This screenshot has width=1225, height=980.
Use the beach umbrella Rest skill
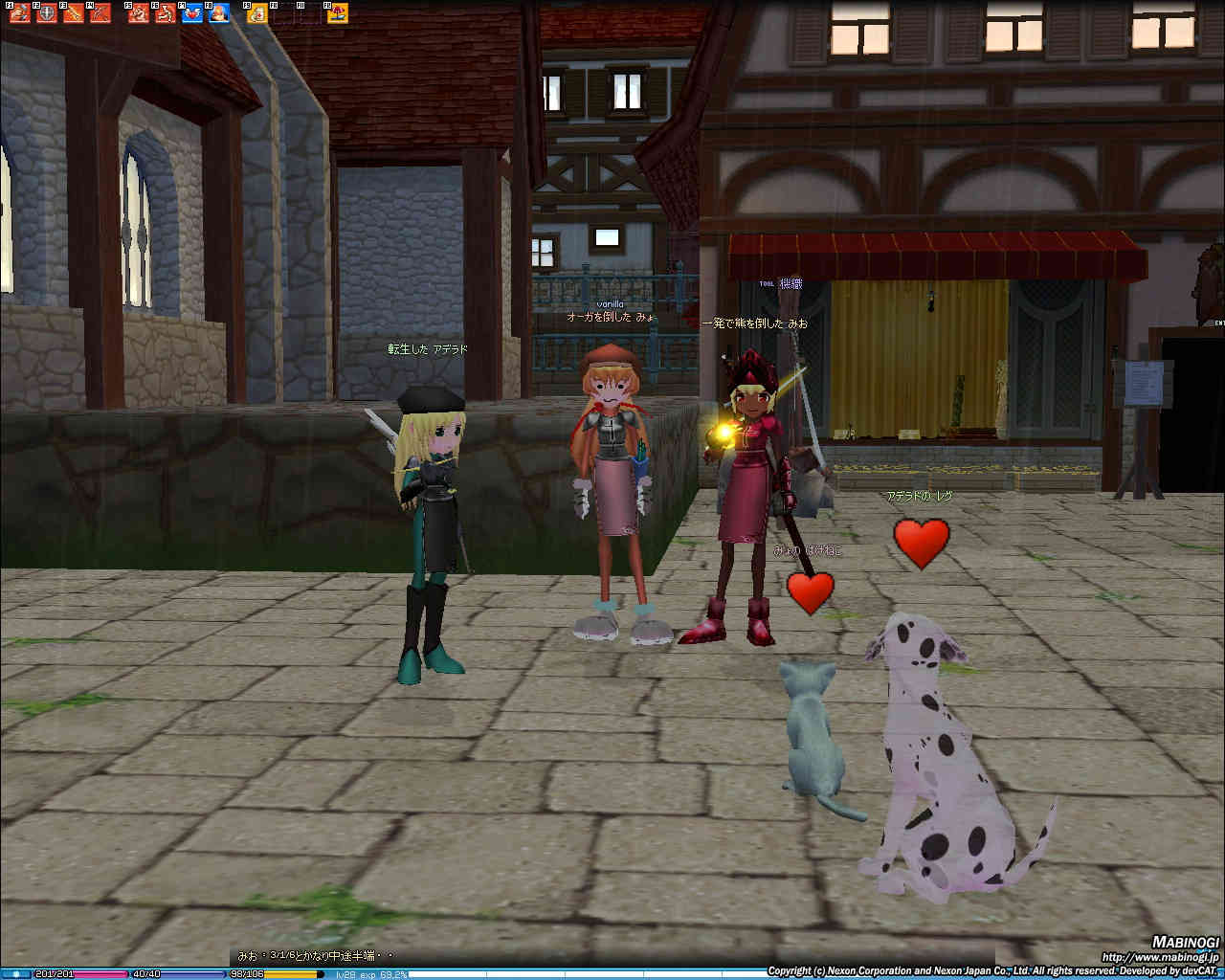(x=337, y=13)
